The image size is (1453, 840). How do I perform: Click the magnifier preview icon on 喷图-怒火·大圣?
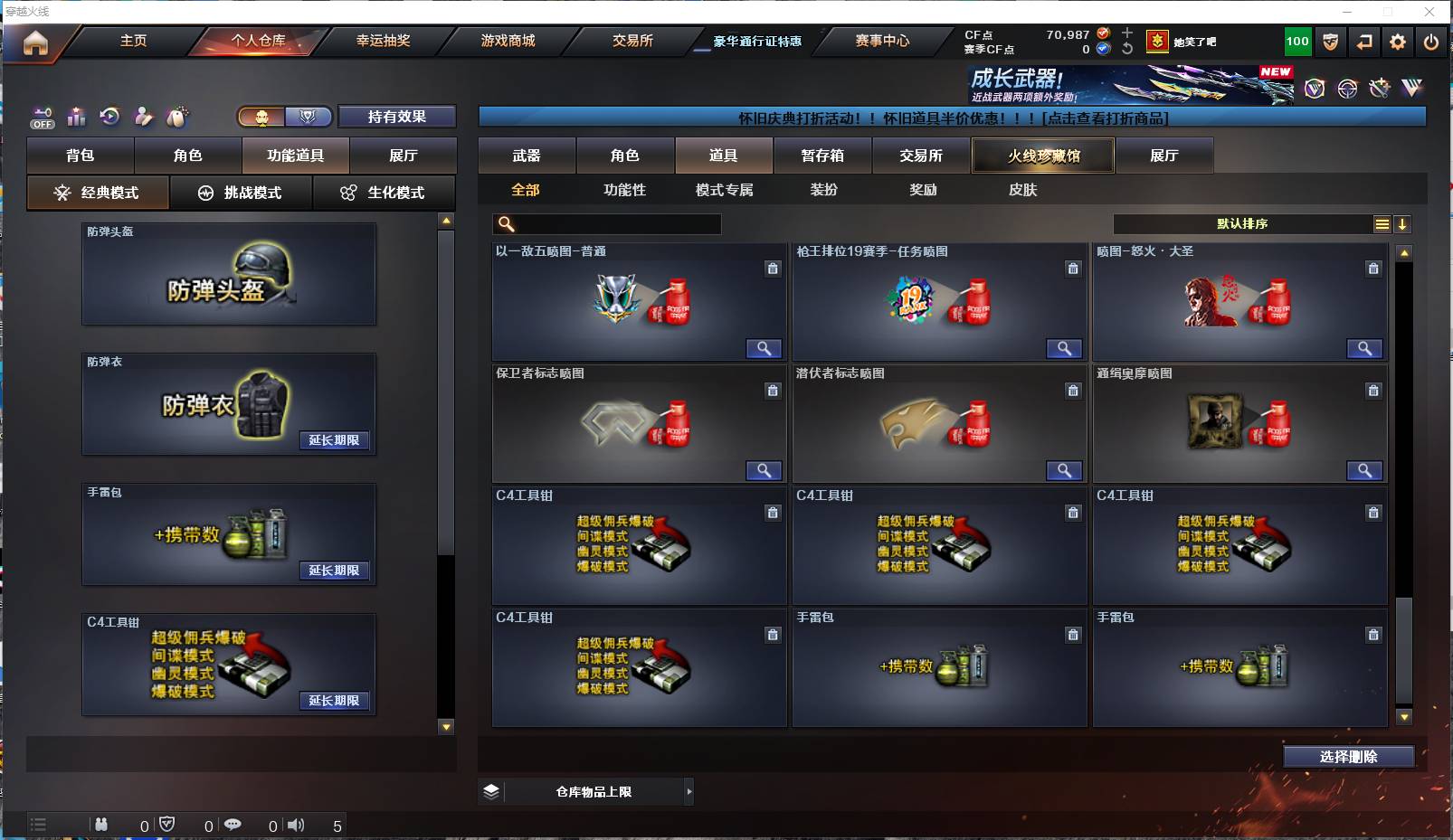tap(1366, 348)
